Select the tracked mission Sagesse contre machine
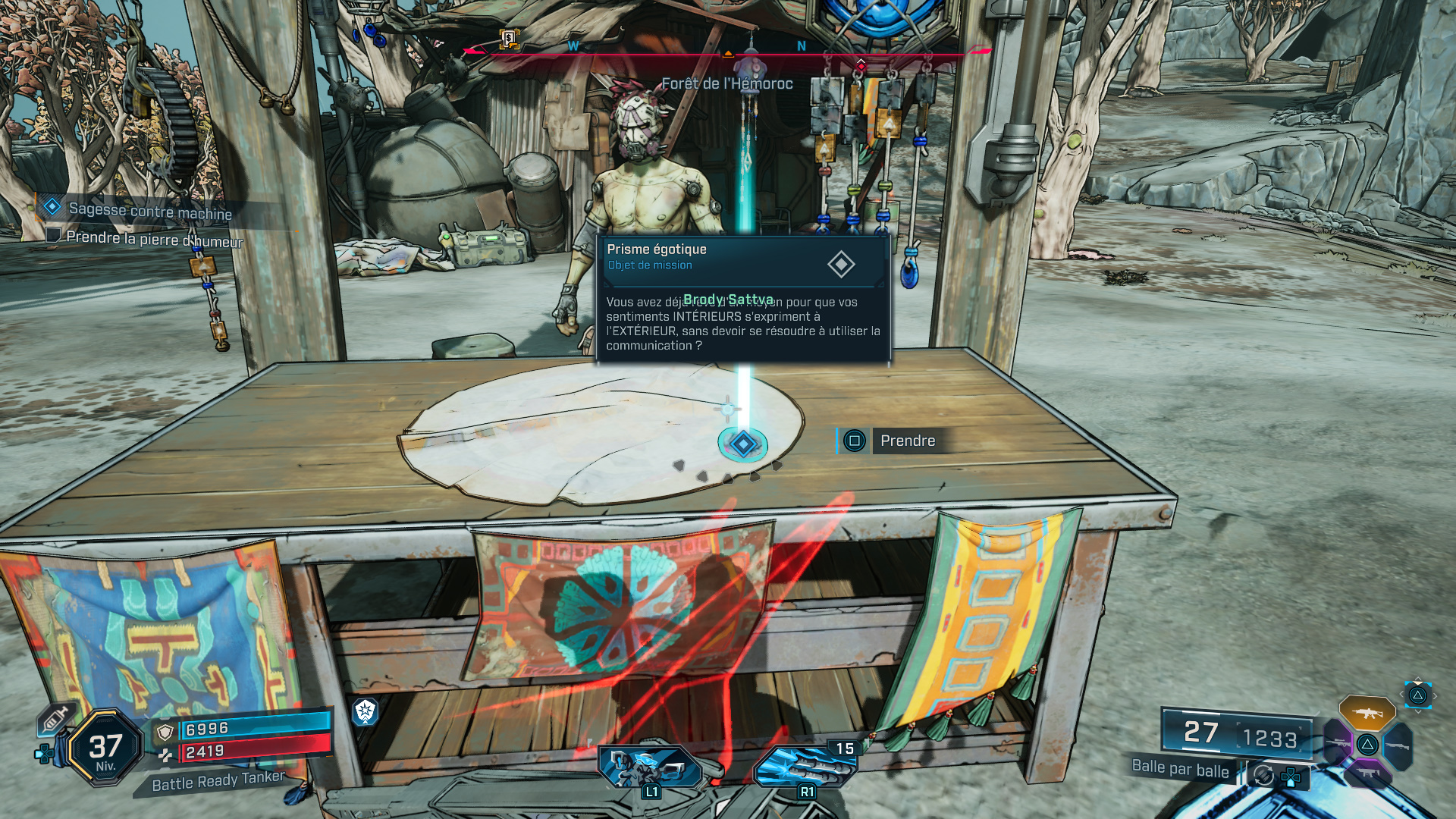The width and height of the screenshot is (1456, 819). click(149, 211)
